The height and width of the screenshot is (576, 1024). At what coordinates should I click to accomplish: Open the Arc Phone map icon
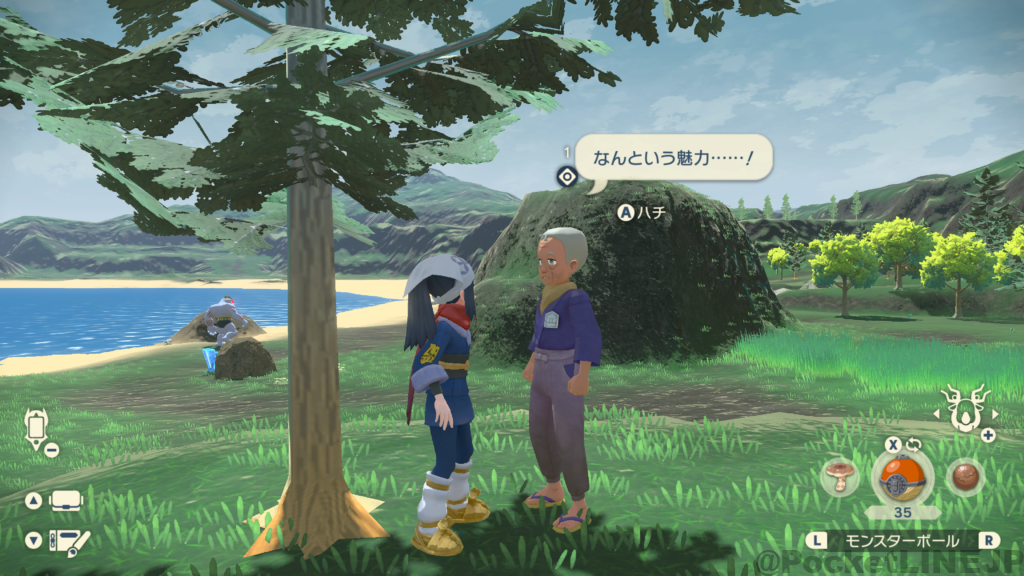(38, 428)
